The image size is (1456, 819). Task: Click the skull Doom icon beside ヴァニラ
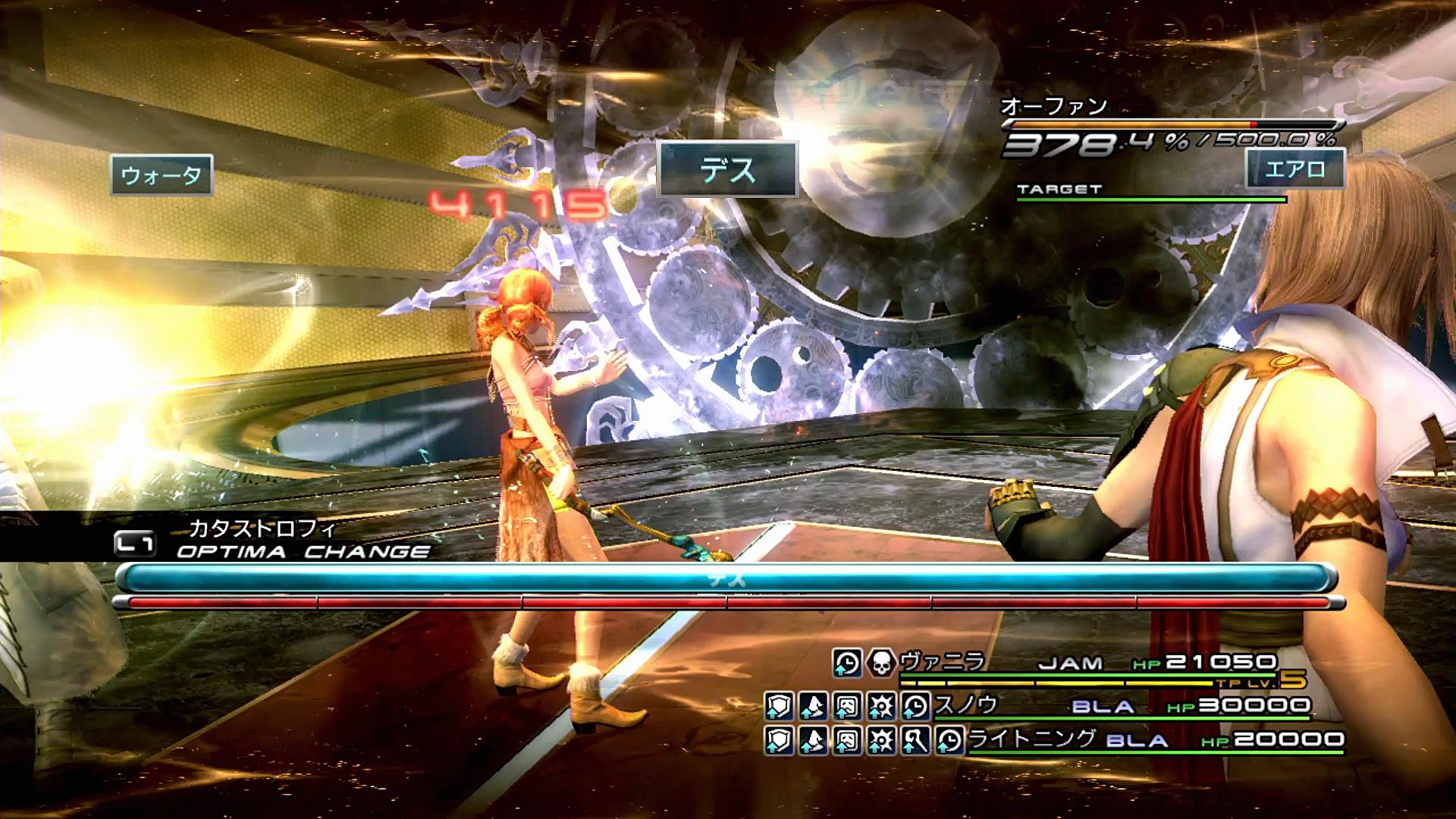(x=880, y=663)
